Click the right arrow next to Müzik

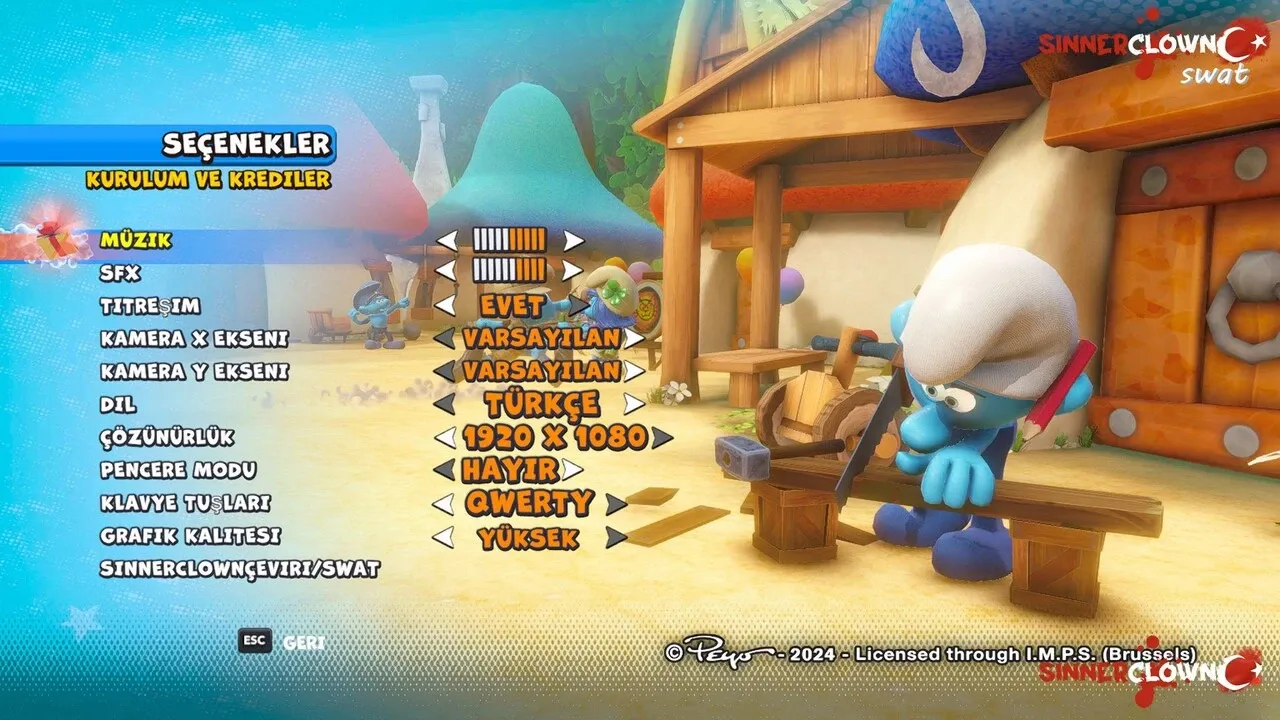coord(573,240)
